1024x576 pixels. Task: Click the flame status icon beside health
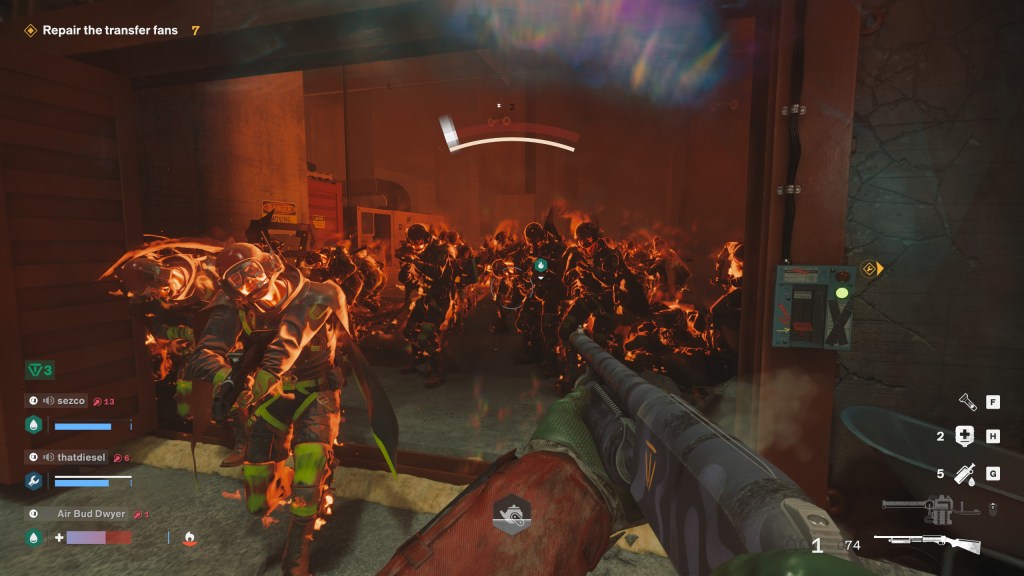(190, 538)
